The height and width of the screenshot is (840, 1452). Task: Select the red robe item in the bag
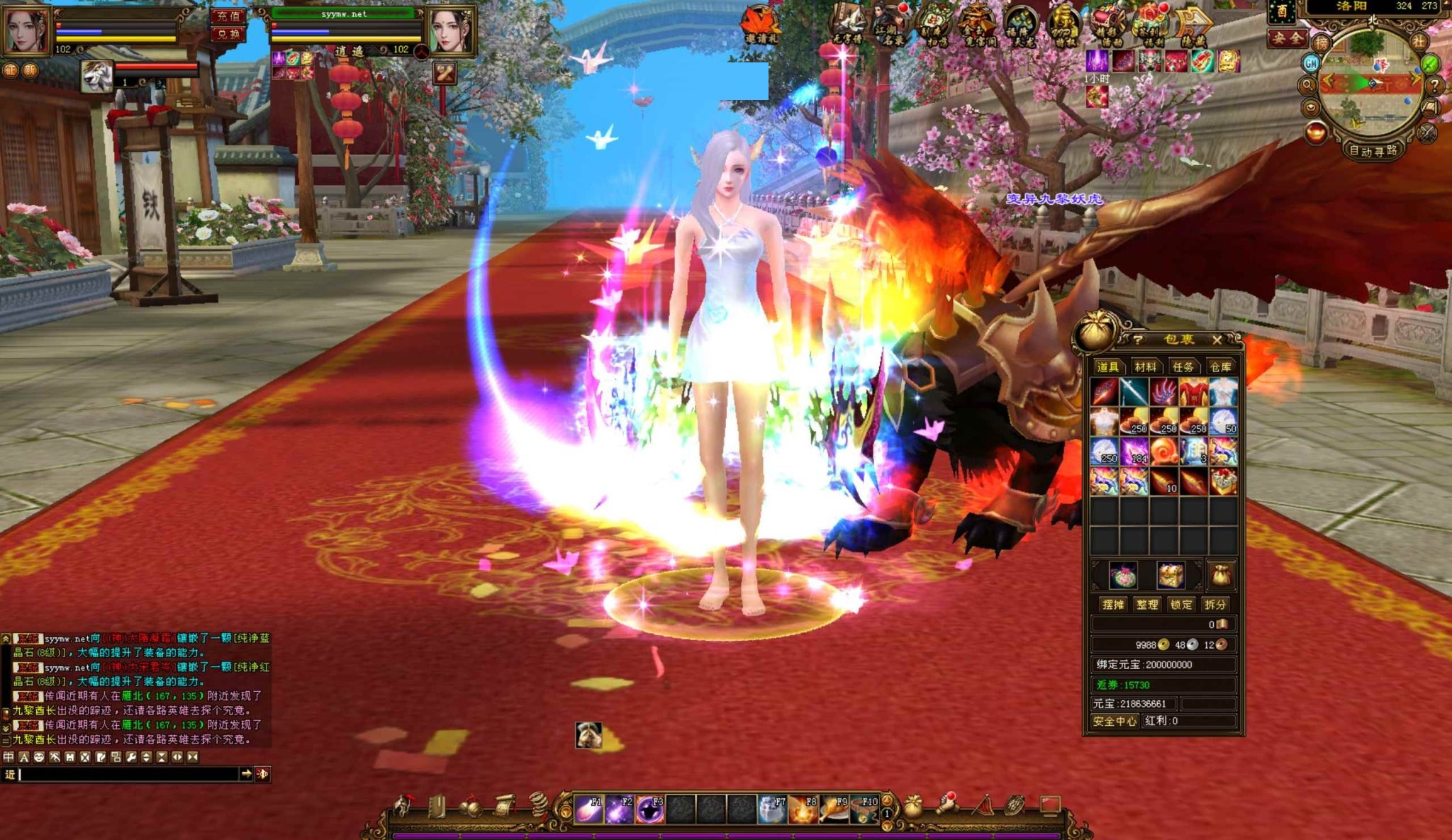pos(1193,391)
